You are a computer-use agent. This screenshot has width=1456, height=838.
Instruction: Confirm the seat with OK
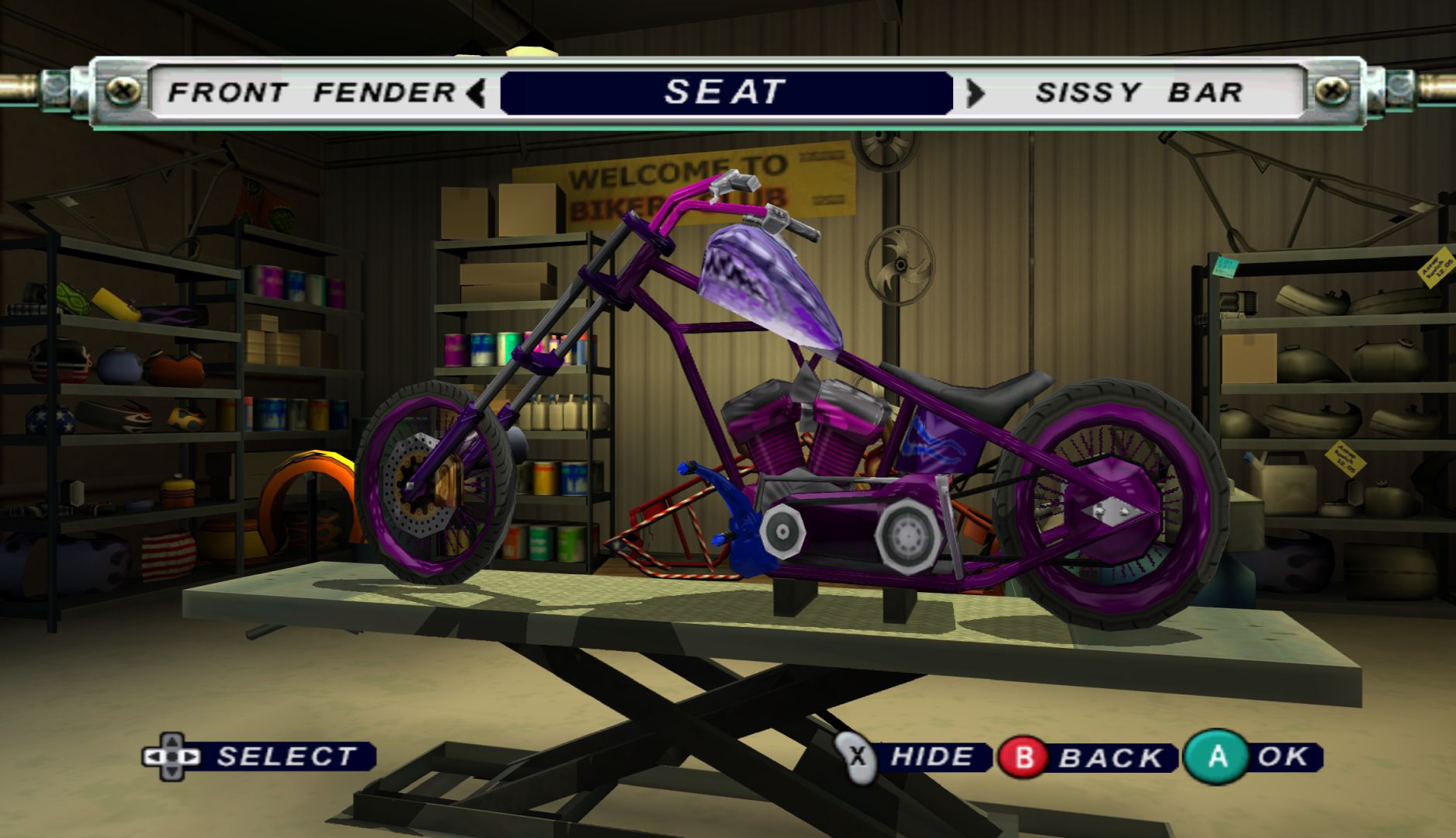[1284, 757]
